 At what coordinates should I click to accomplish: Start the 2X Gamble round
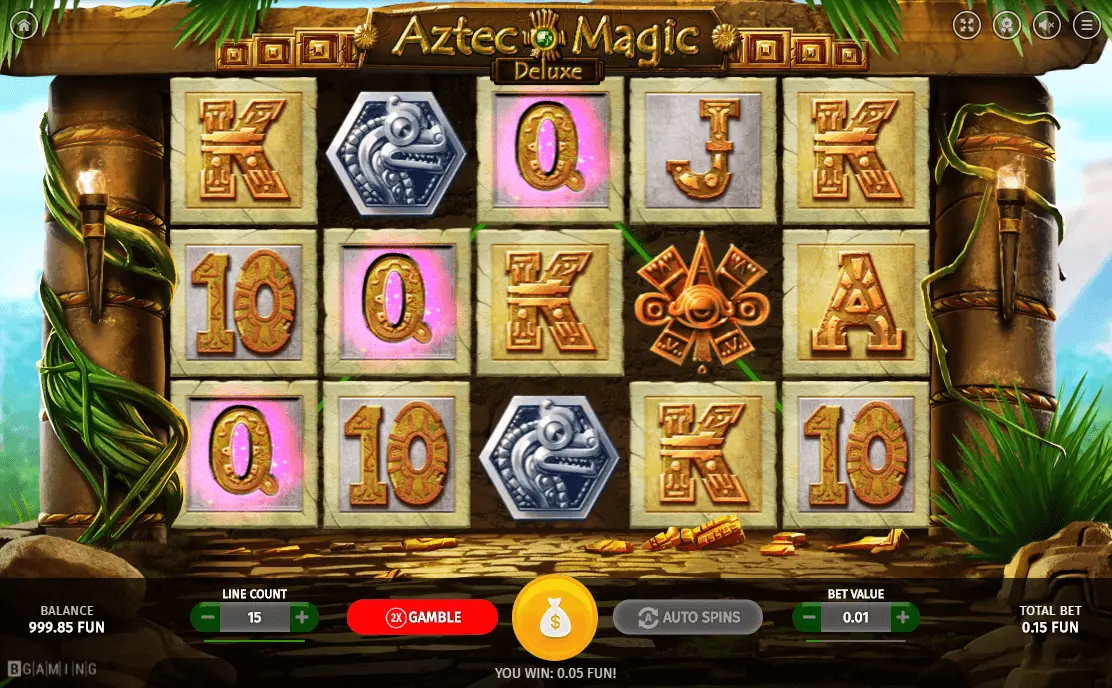422,617
